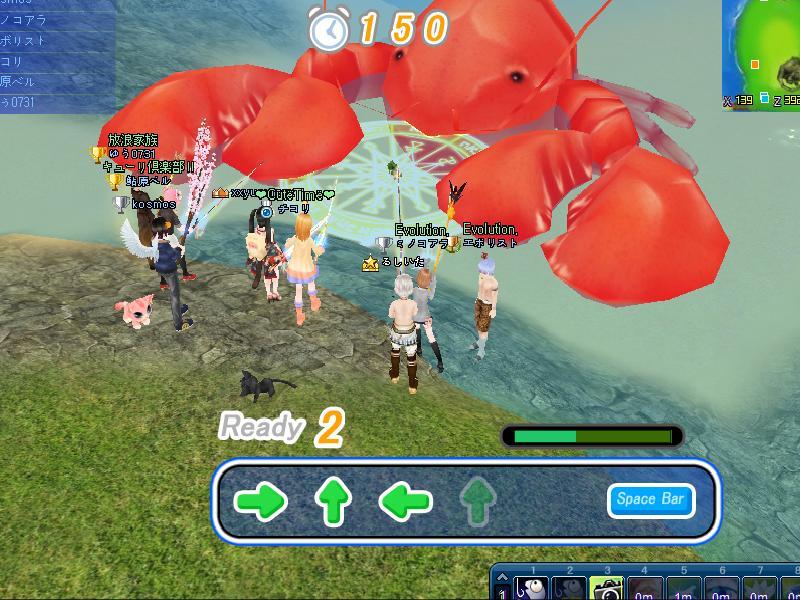The width and height of the screenshot is (800, 600).
Task: Select the camera hotbar slot
Action: pos(605,588)
